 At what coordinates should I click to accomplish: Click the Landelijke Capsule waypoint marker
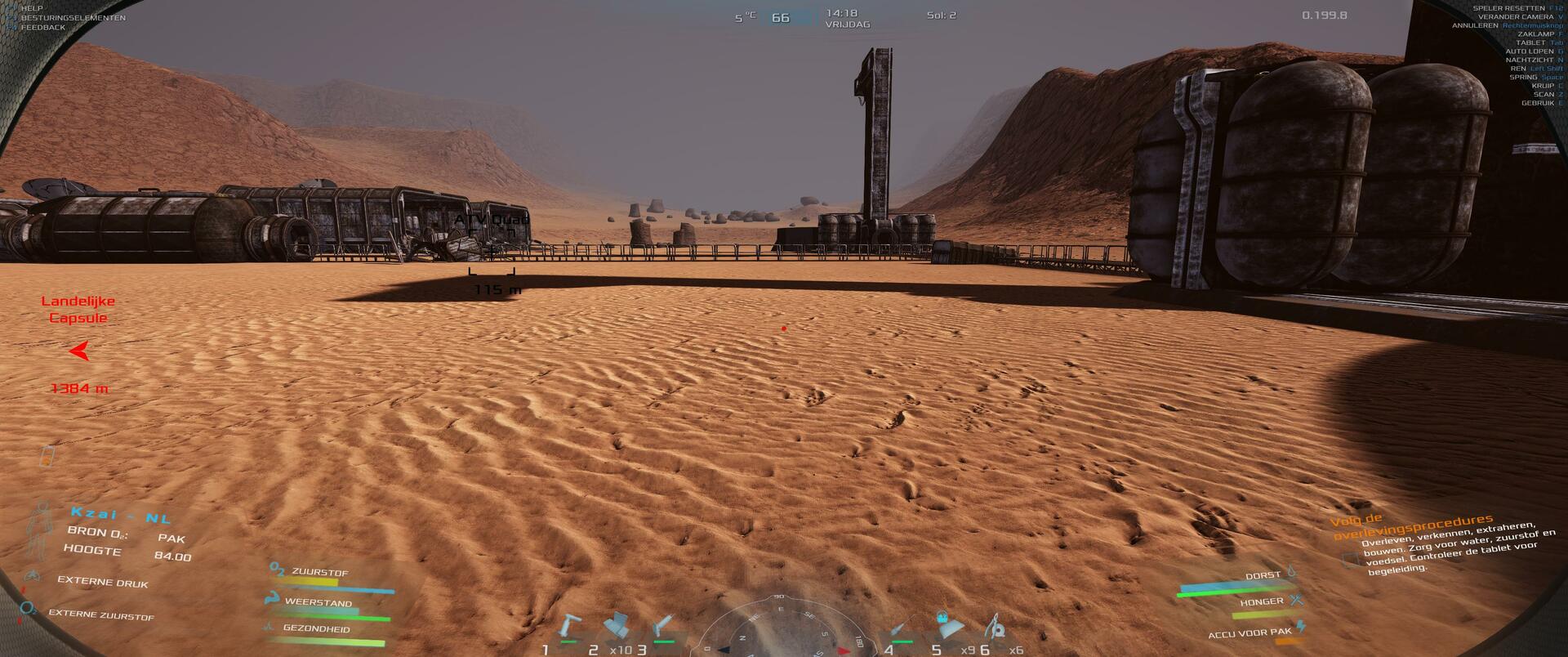79,351
